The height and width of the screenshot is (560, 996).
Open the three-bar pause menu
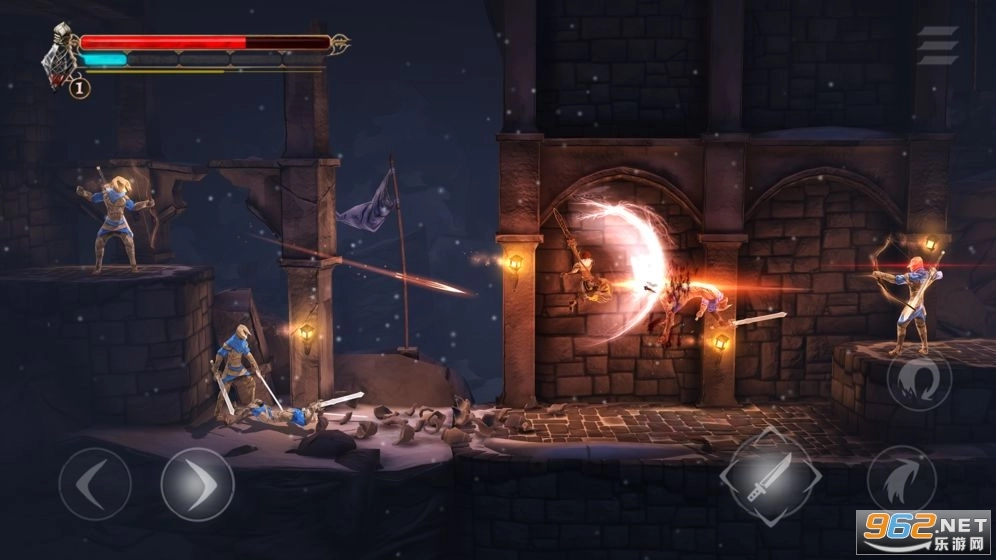coord(937,46)
